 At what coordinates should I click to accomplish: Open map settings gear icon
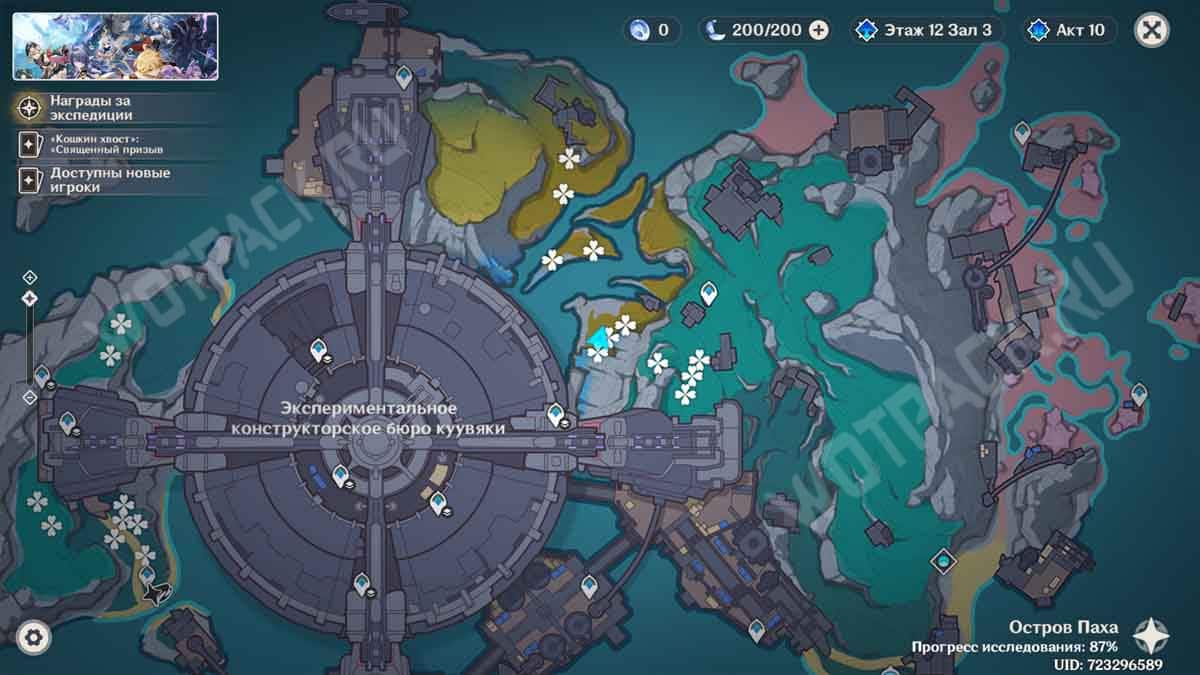pos(34,636)
